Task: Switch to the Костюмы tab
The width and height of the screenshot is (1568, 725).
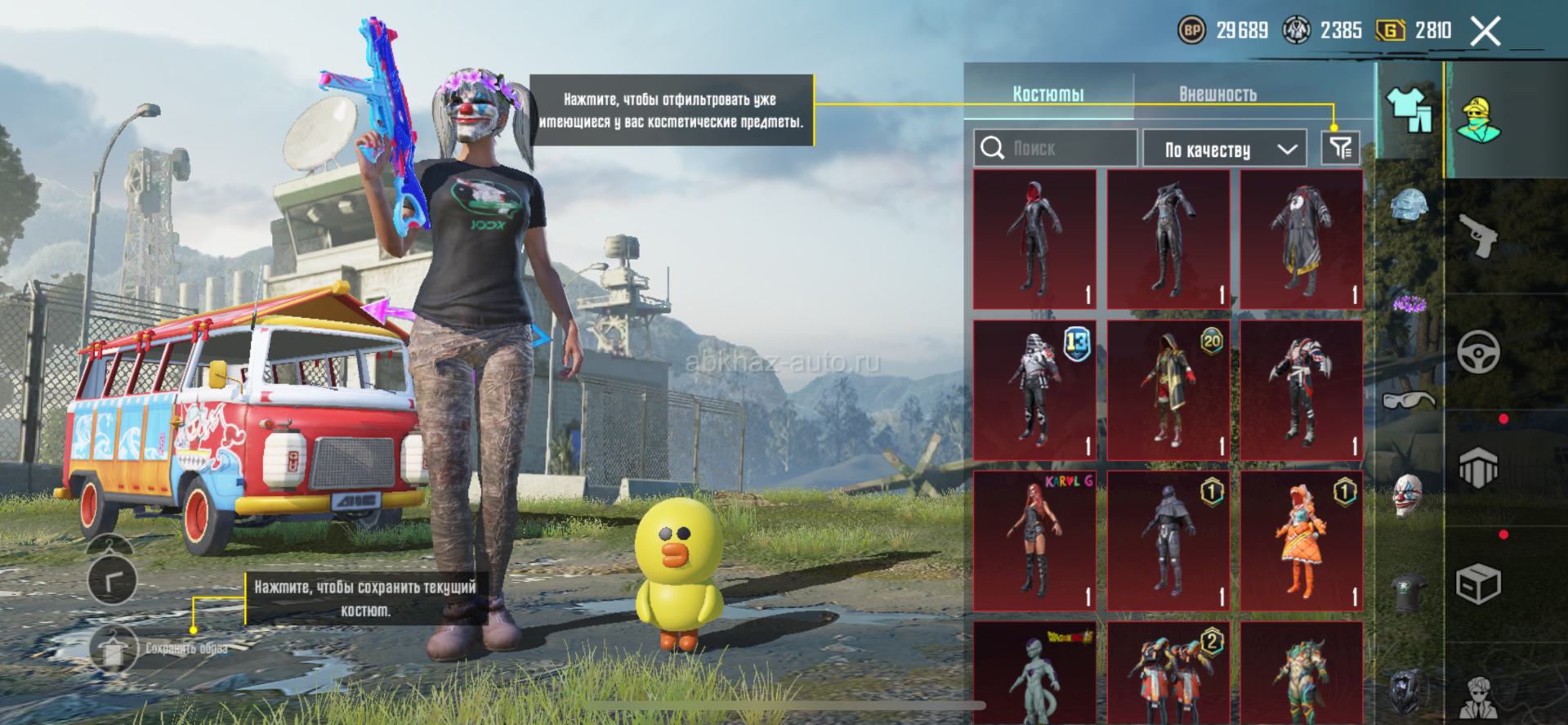Action: (1048, 94)
